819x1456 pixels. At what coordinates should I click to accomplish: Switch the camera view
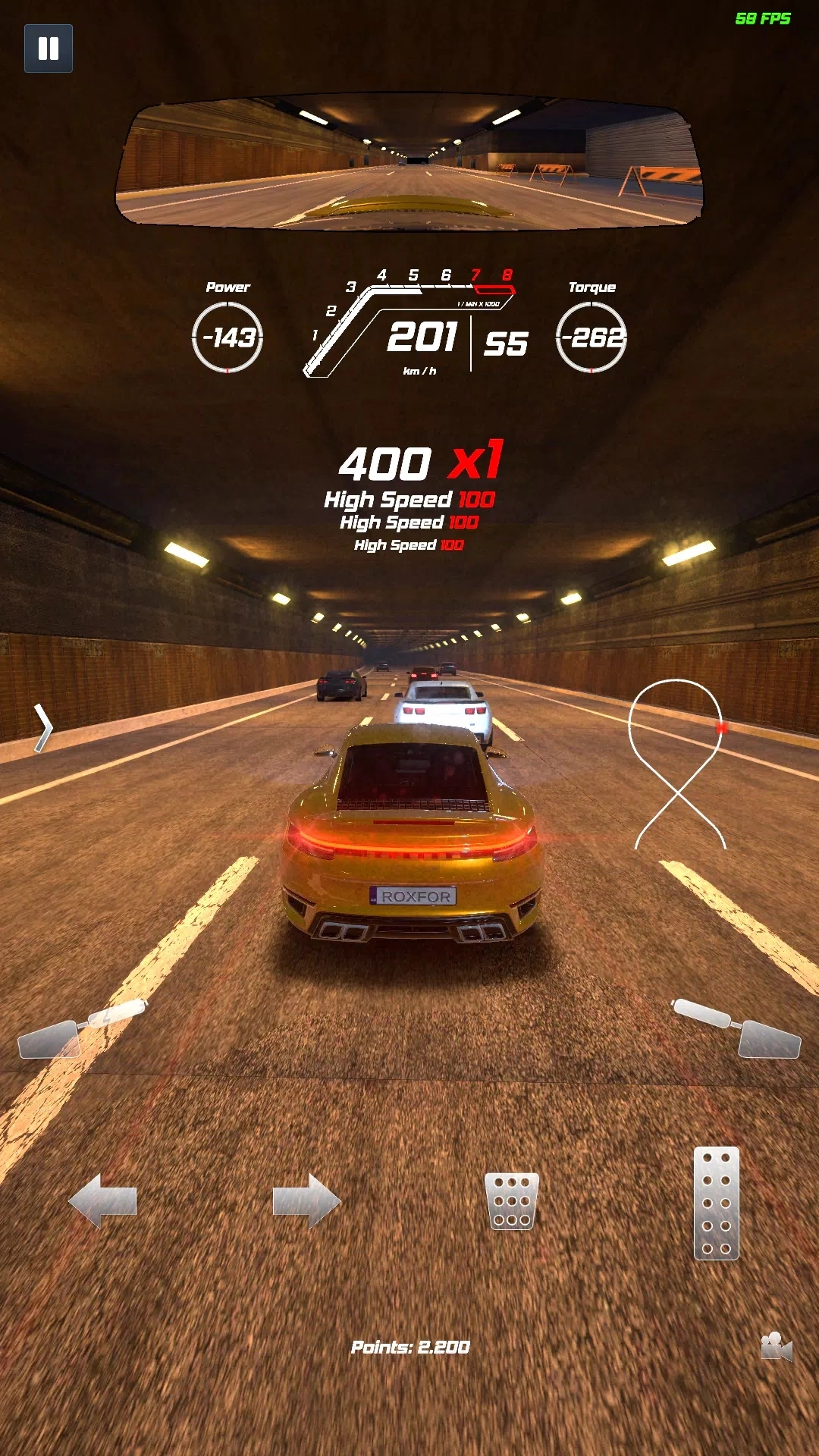pos(776,1346)
